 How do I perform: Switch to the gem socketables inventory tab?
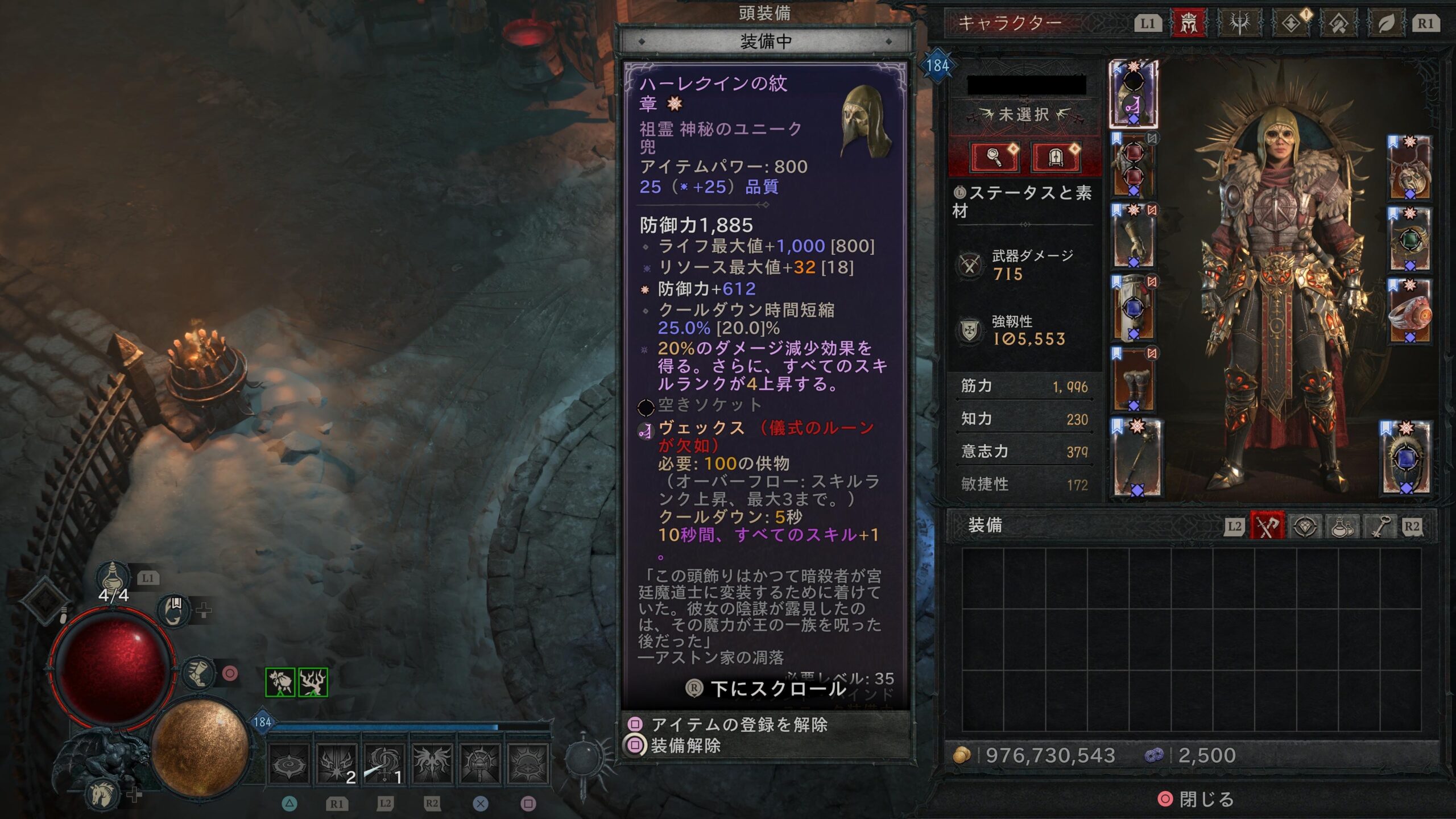[x=1305, y=526]
